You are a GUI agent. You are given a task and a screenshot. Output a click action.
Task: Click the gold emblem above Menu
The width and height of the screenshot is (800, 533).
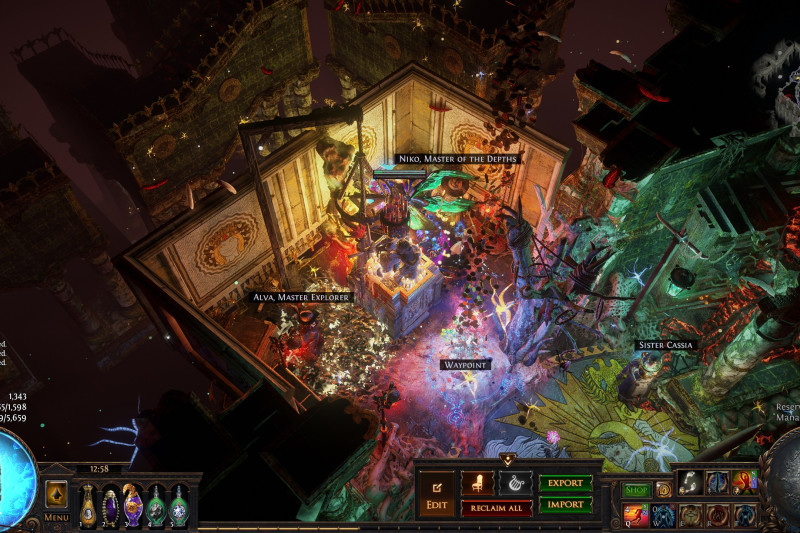pos(56,495)
